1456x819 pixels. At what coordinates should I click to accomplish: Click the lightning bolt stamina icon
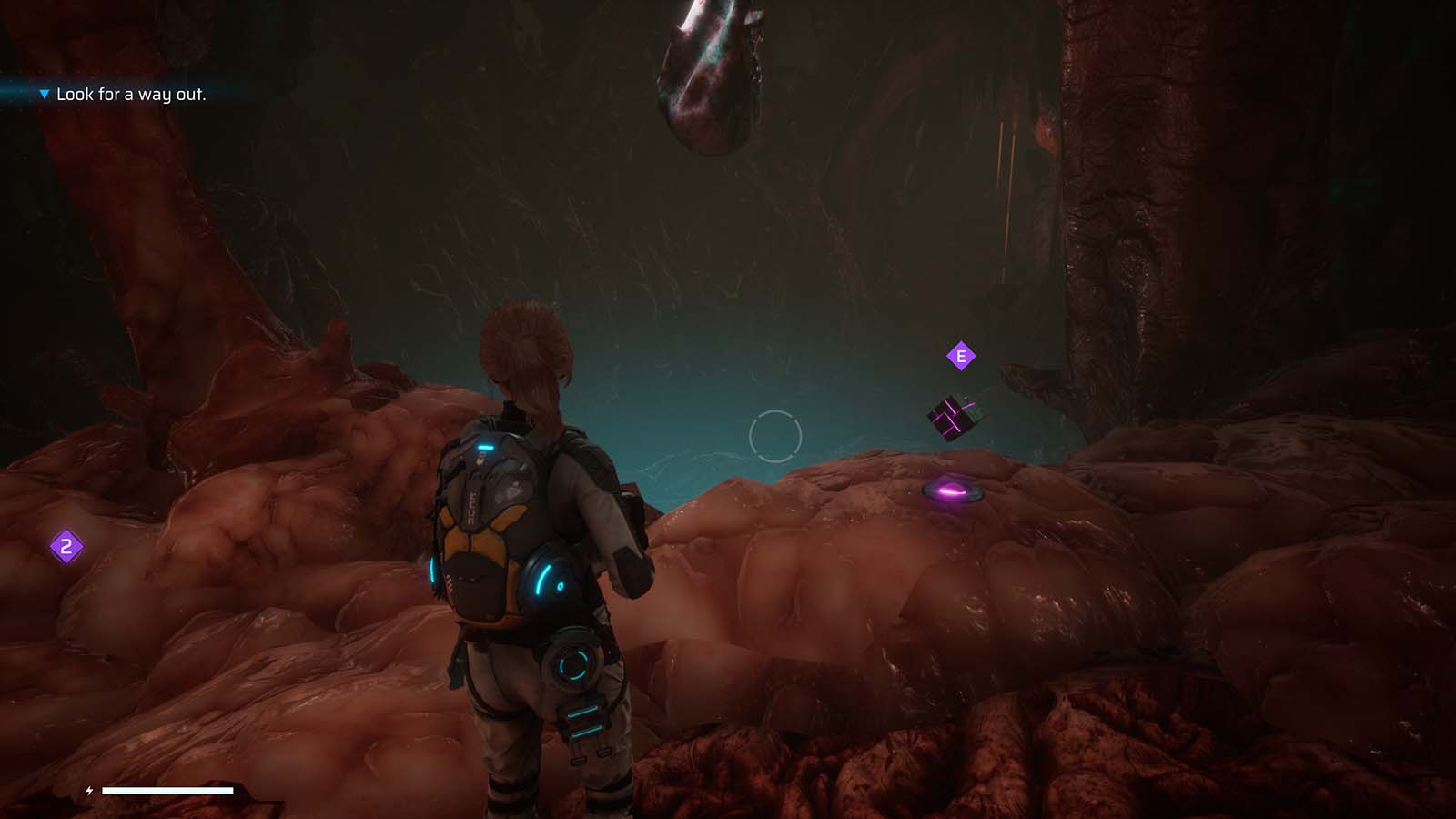click(88, 790)
